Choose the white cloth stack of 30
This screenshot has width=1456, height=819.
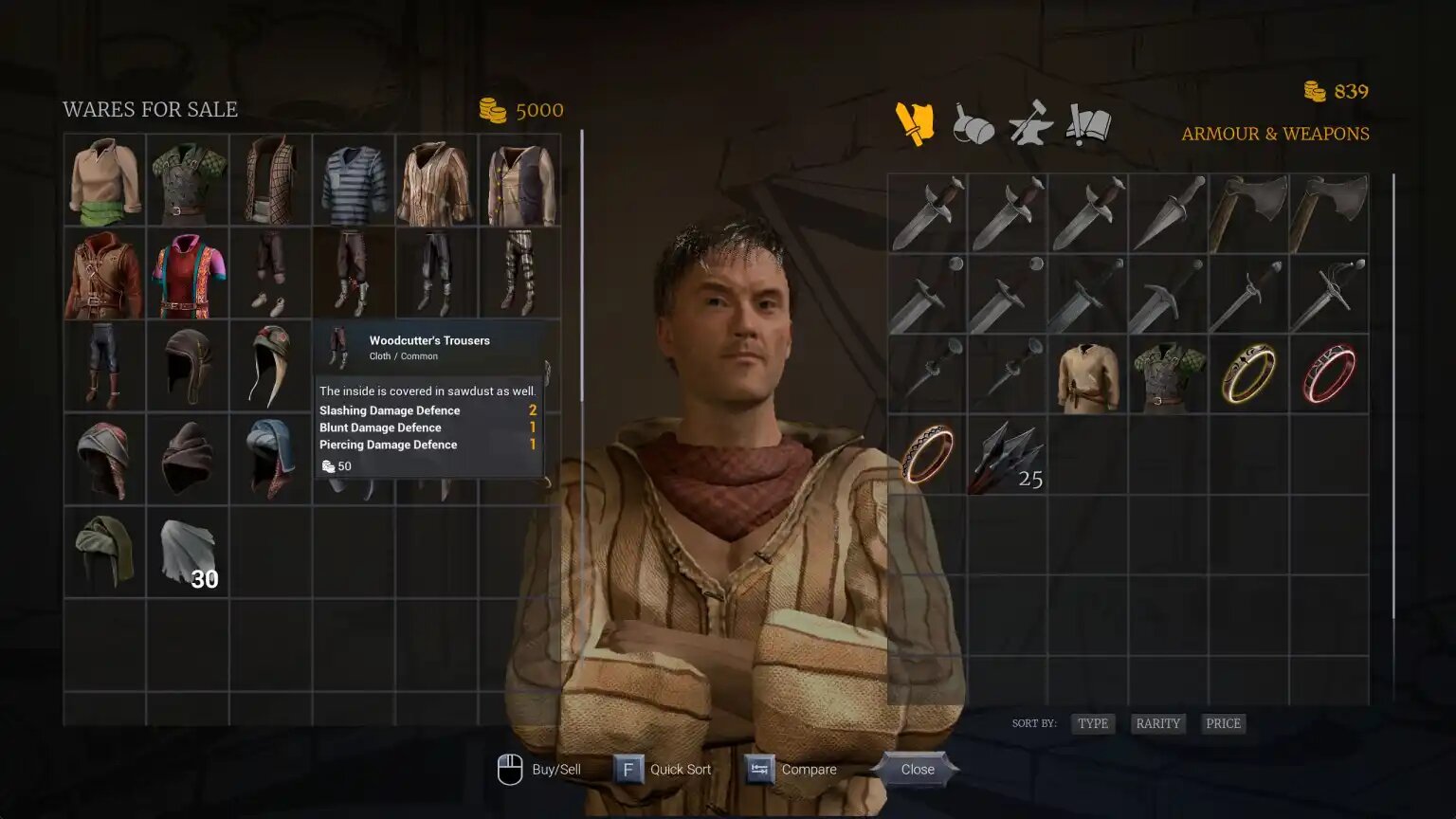[x=188, y=552]
